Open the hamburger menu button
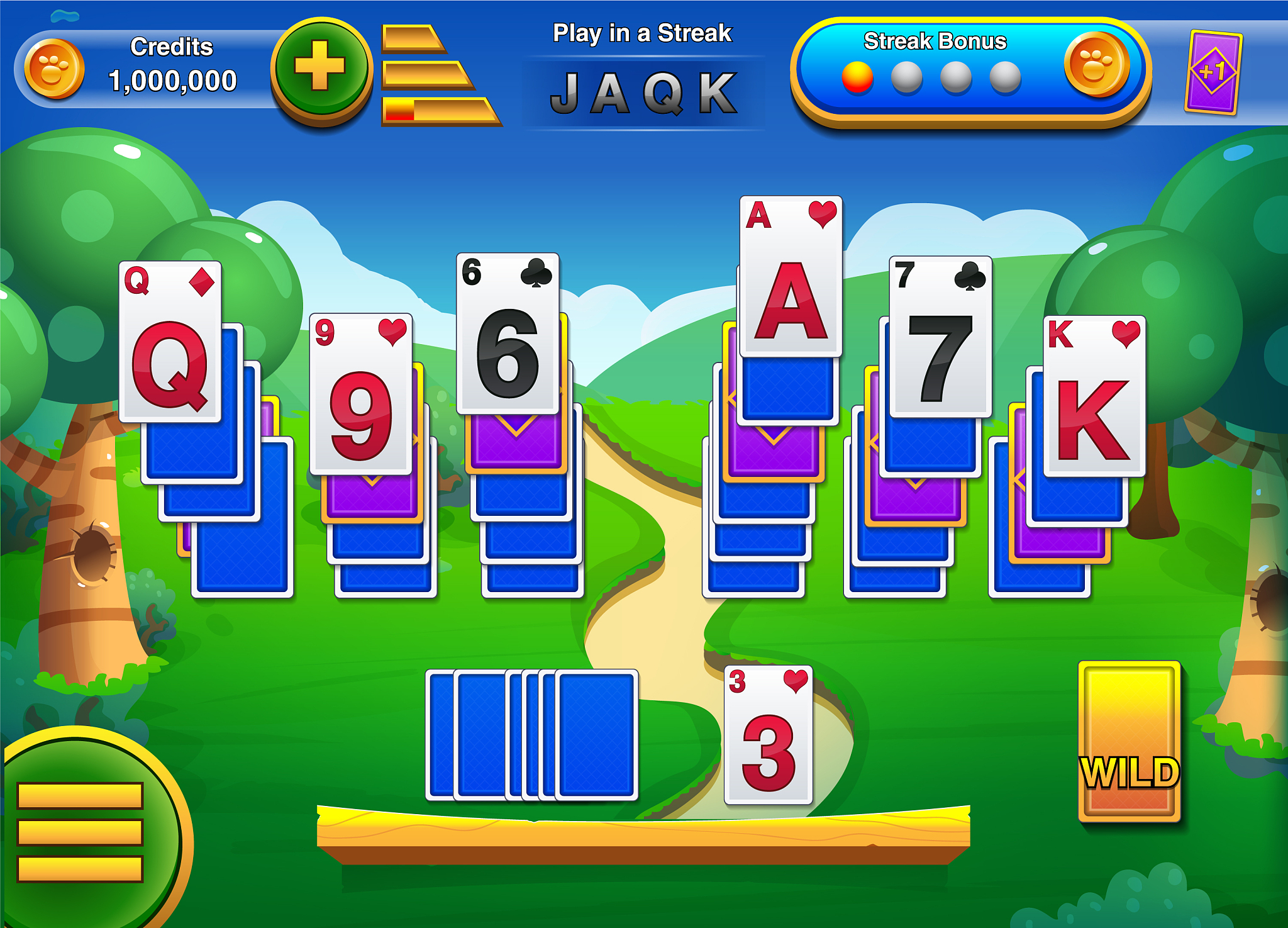1288x928 pixels. [80, 830]
